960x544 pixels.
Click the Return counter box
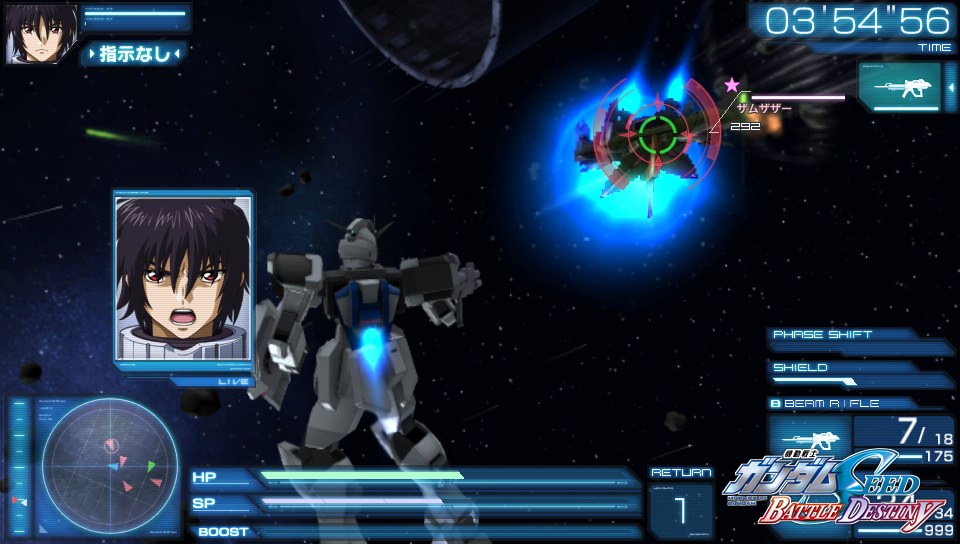pyautogui.click(x=680, y=508)
